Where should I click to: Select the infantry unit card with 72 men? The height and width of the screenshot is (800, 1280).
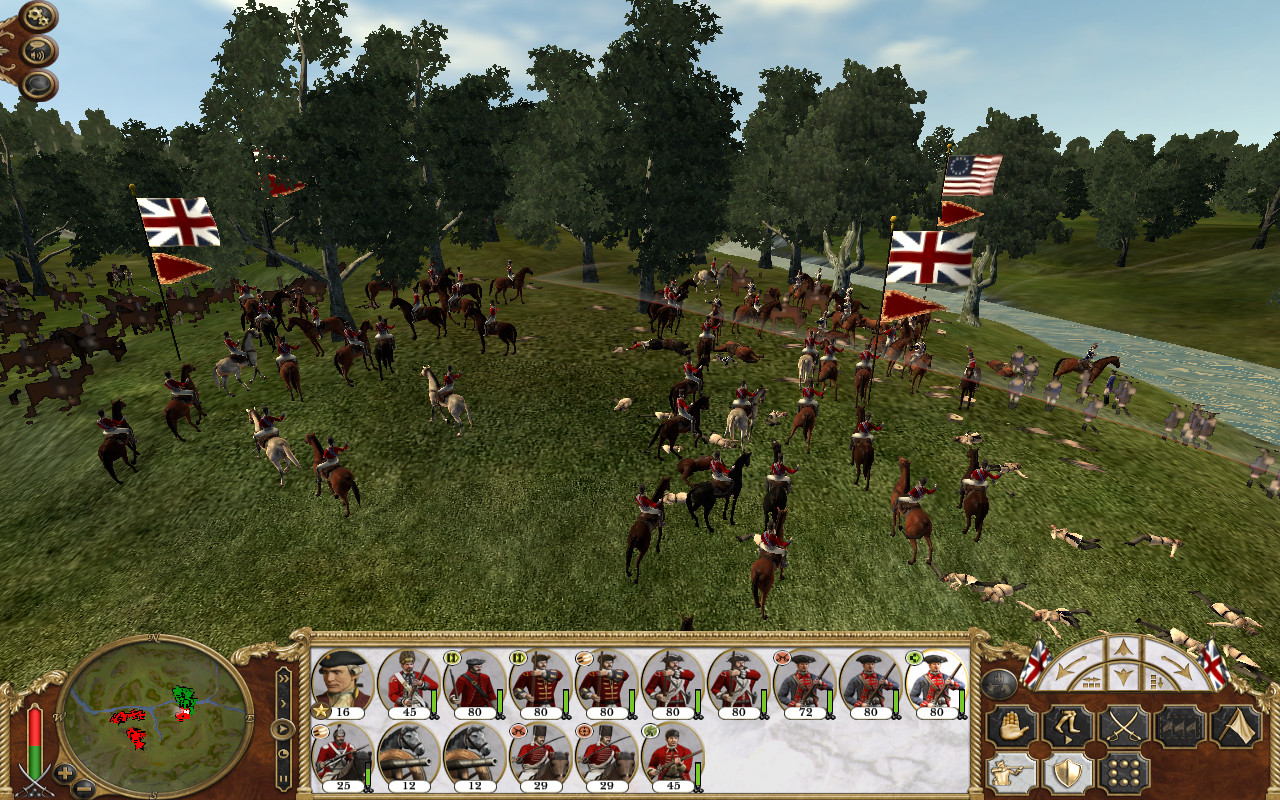pos(804,683)
